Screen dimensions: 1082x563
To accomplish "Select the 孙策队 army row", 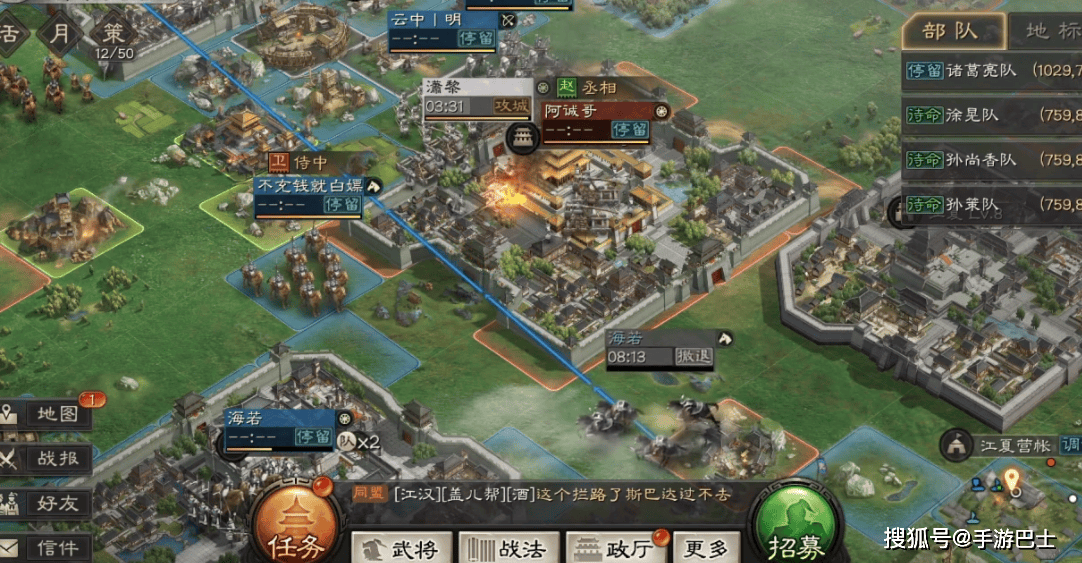I will pos(990,205).
